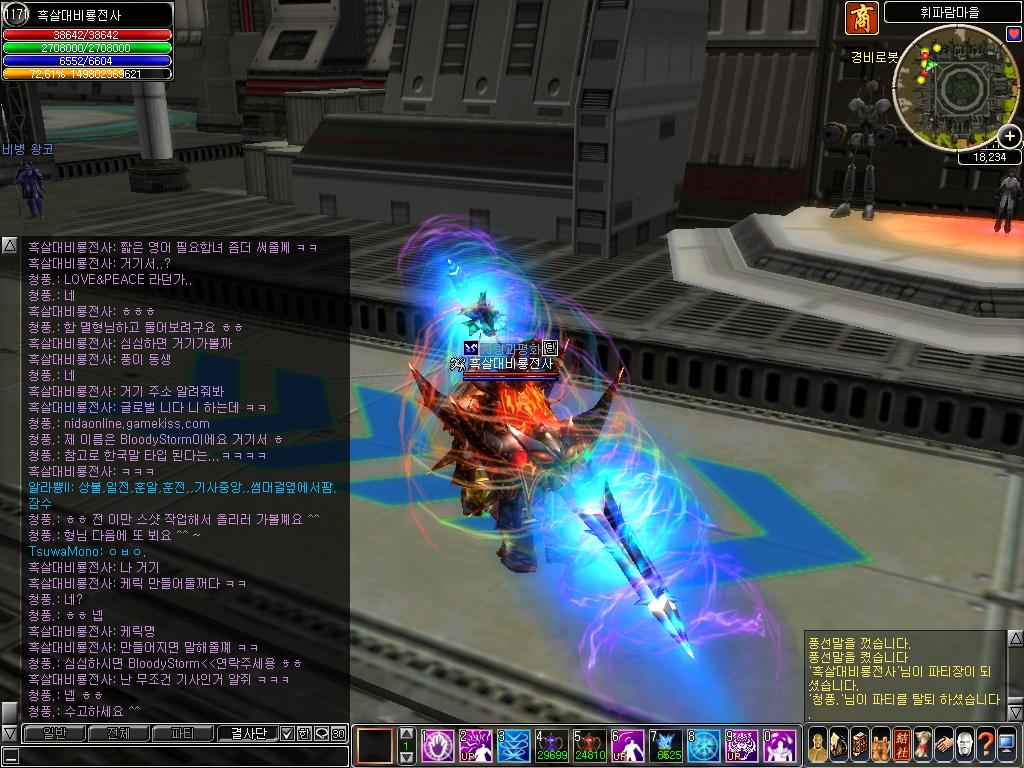Open help with the question mark icon
1024x768 pixels.
tap(985, 745)
